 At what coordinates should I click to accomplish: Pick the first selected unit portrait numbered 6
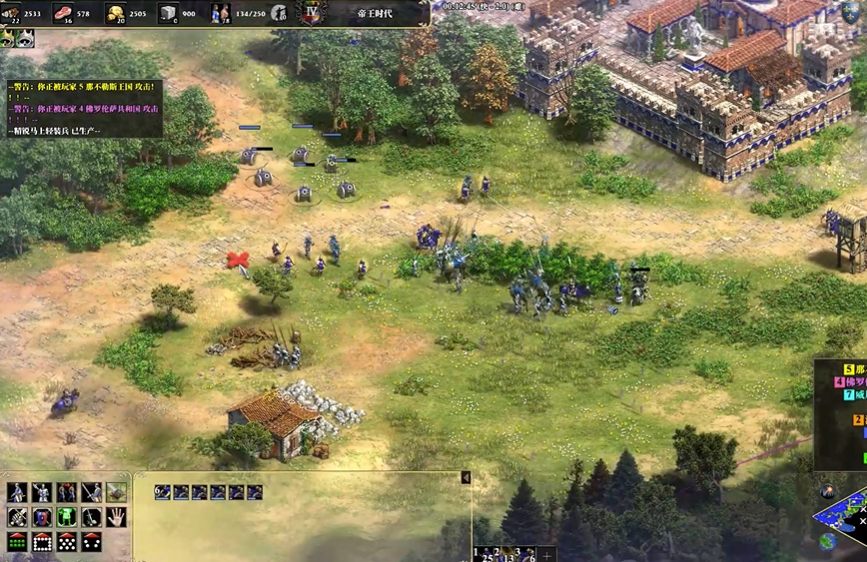pyautogui.click(x=162, y=492)
